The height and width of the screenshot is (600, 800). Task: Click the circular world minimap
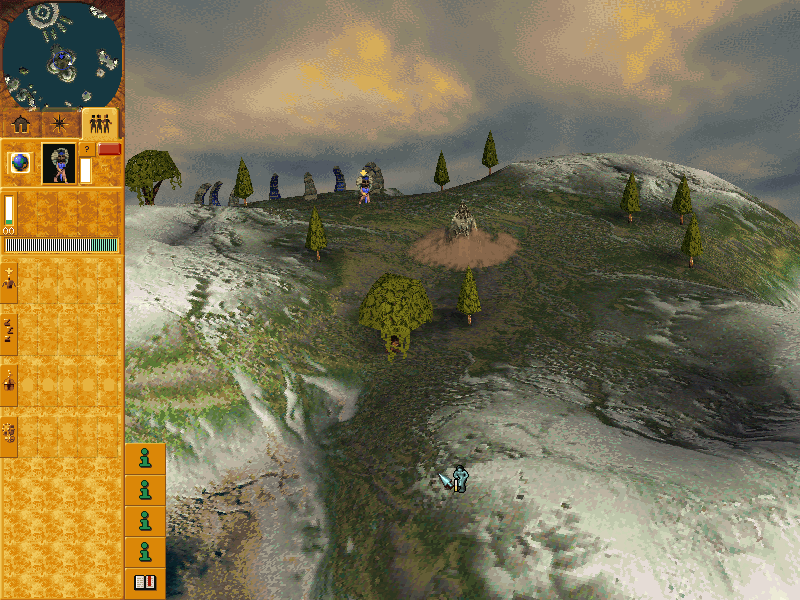pos(61,54)
